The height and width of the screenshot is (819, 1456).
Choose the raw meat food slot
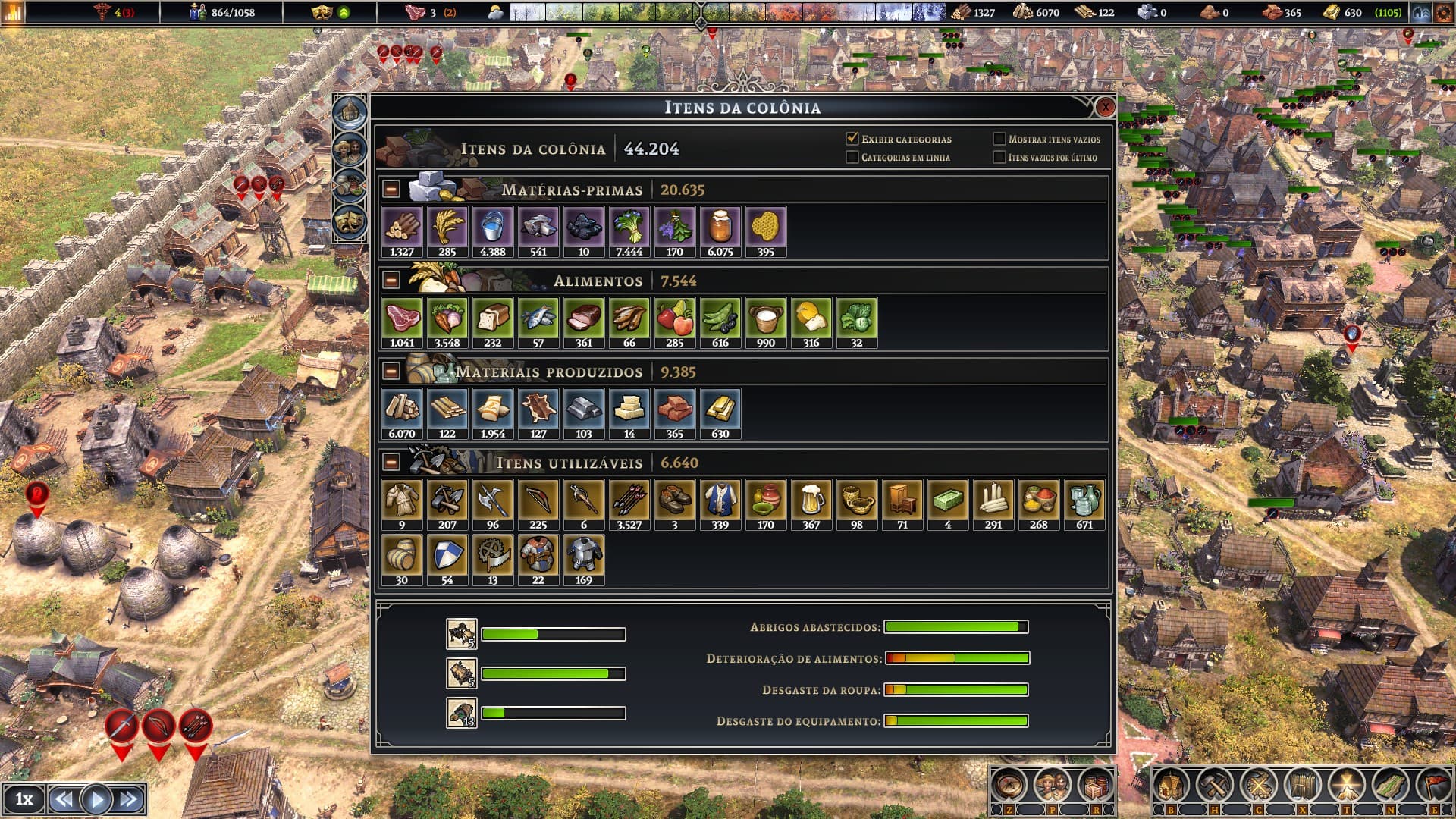pyautogui.click(x=401, y=322)
